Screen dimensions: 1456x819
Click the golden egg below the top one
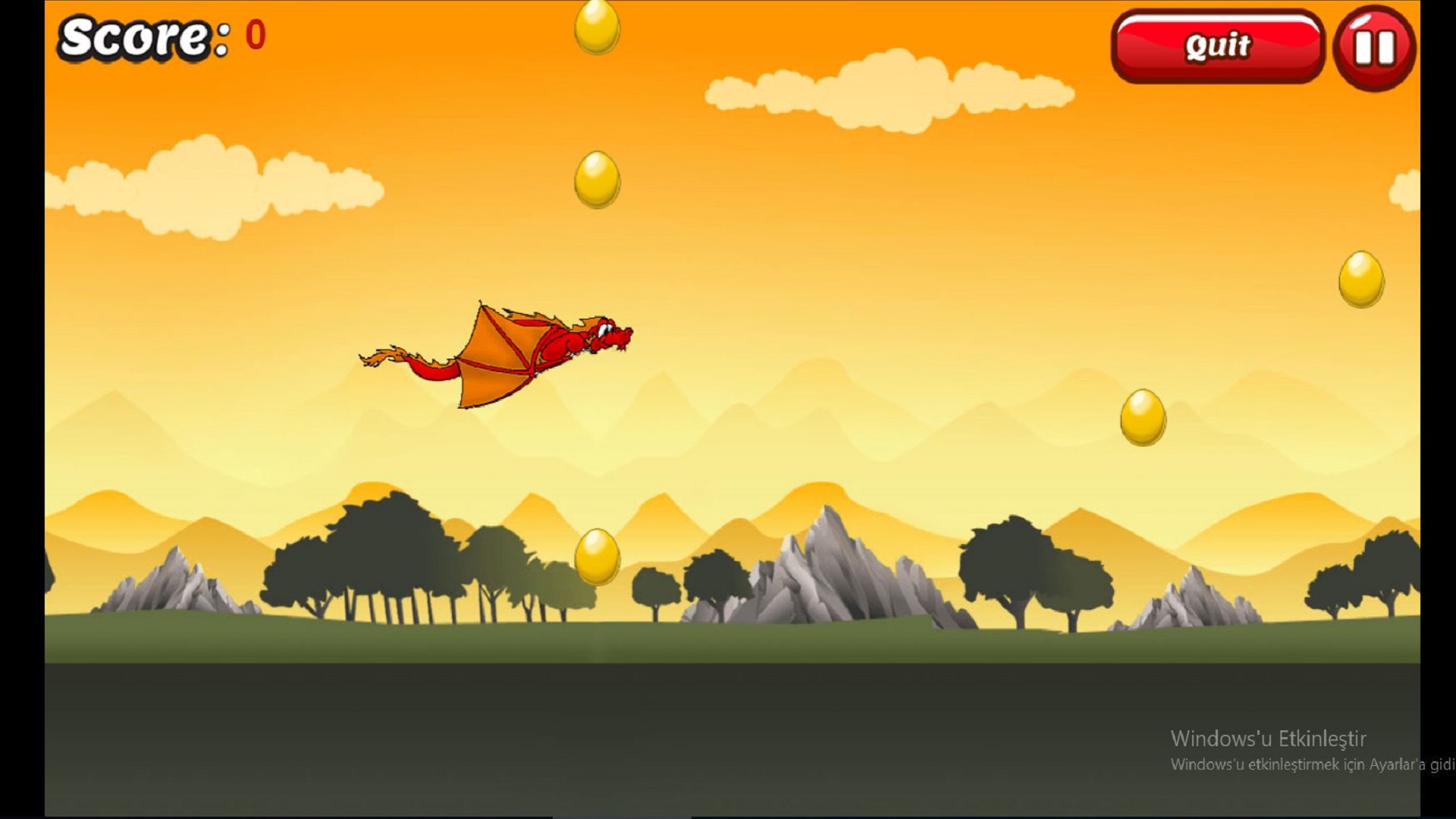pyautogui.click(x=596, y=178)
